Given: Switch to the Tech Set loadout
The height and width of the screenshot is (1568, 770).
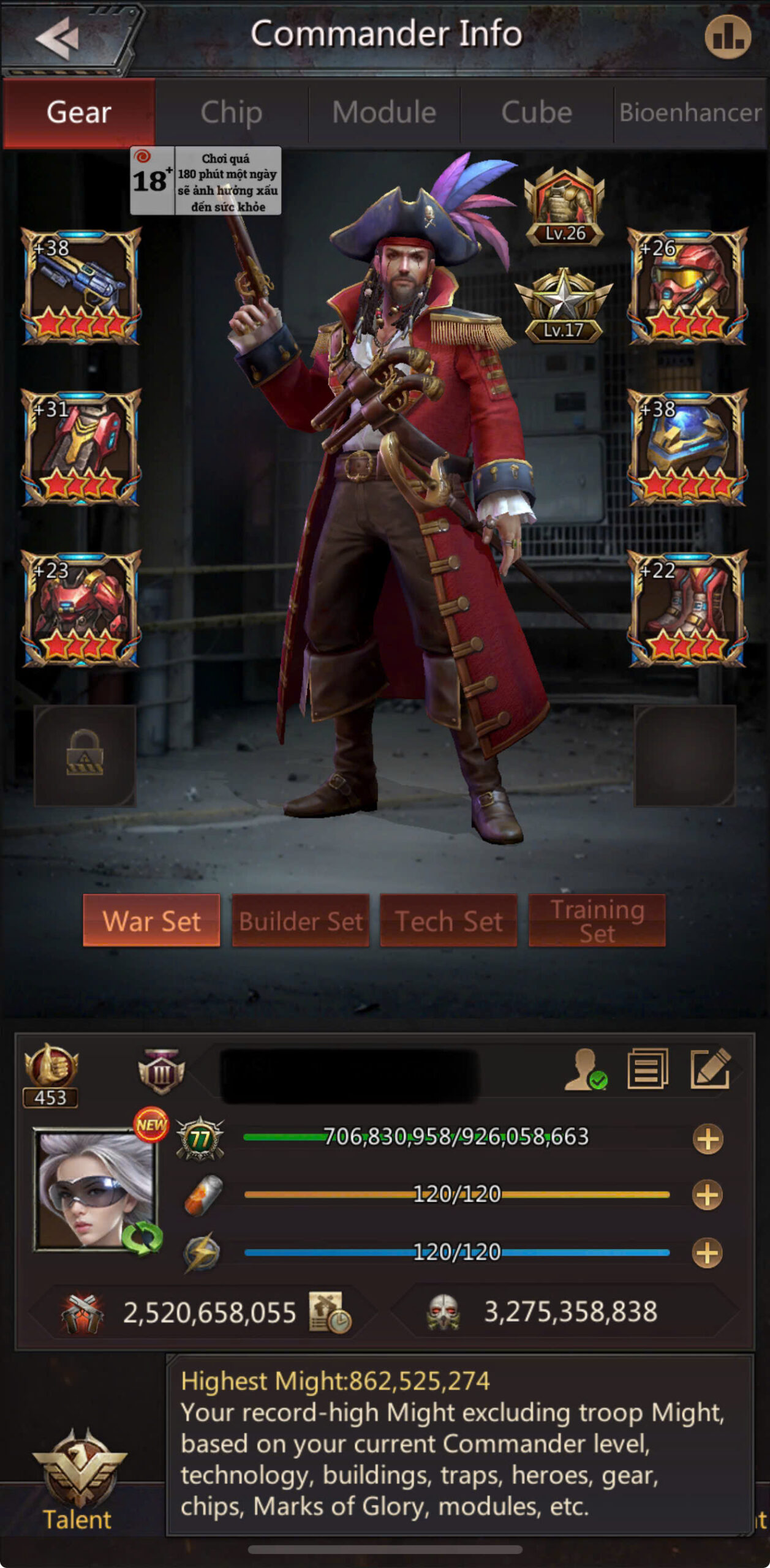Looking at the screenshot, I should [448, 921].
